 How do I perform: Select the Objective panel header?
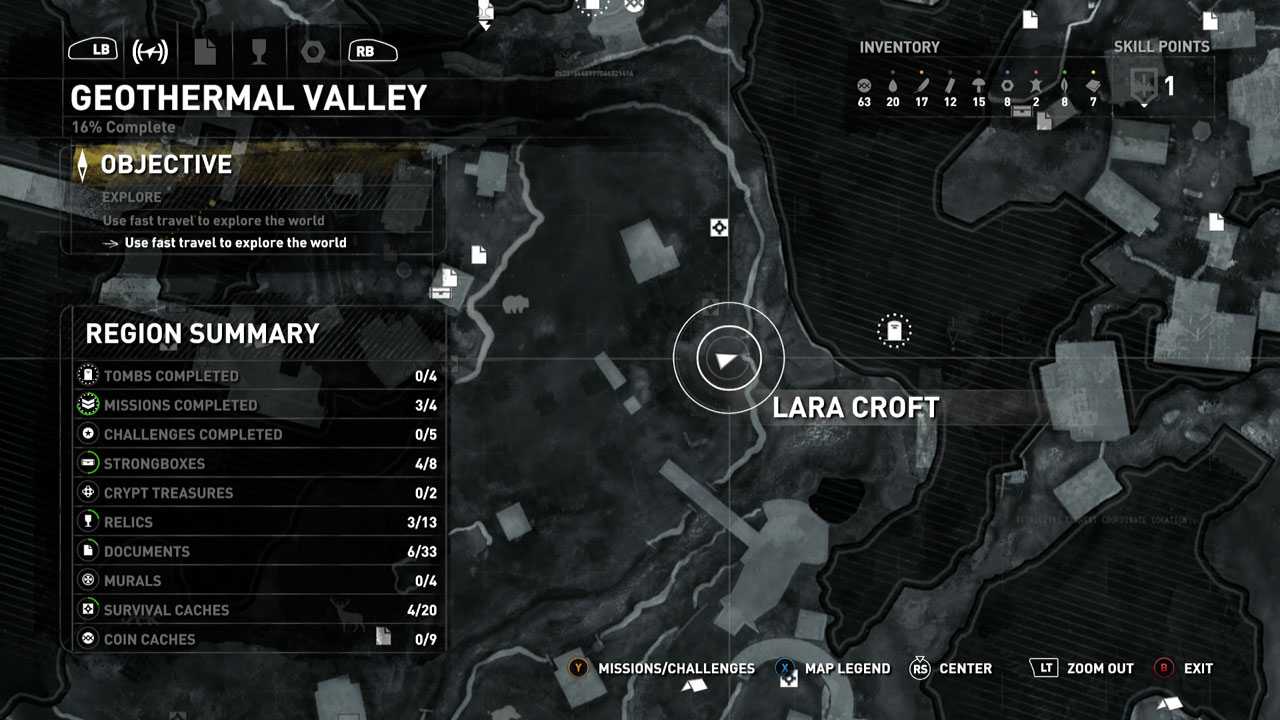(x=166, y=165)
